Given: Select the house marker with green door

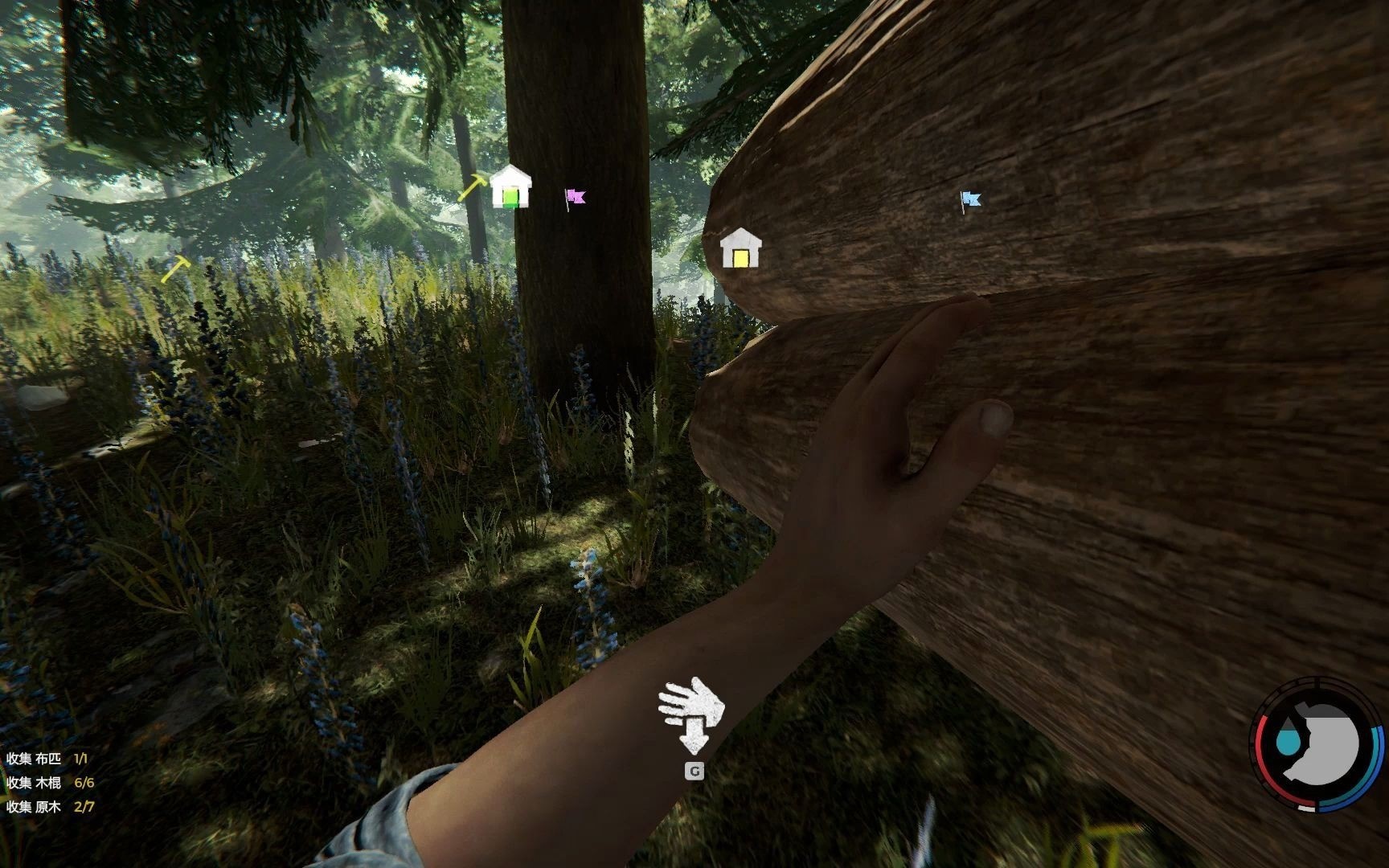Looking at the screenshot, I should (510, 187).
